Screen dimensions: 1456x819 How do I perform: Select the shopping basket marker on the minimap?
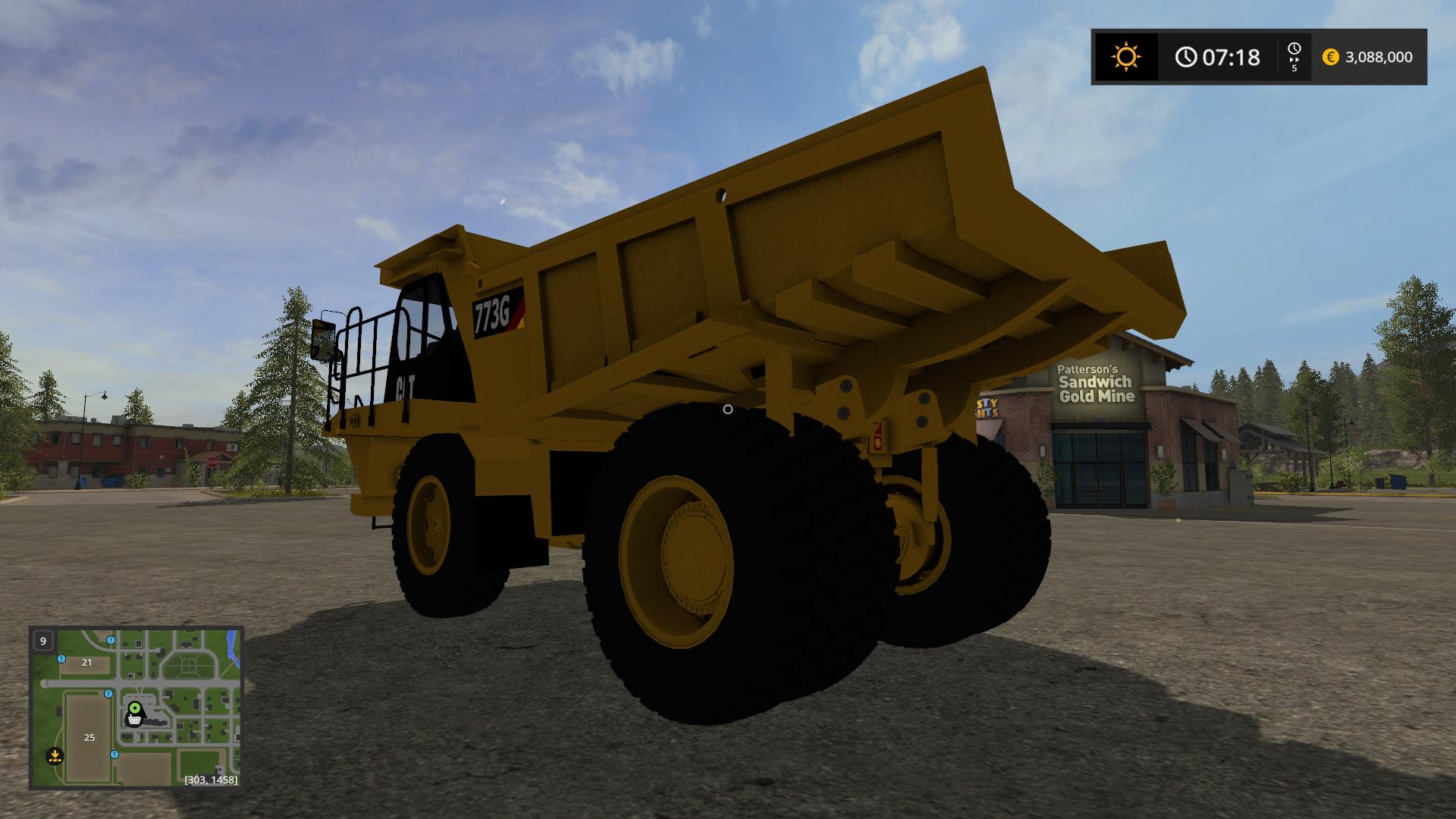(134, 720)
